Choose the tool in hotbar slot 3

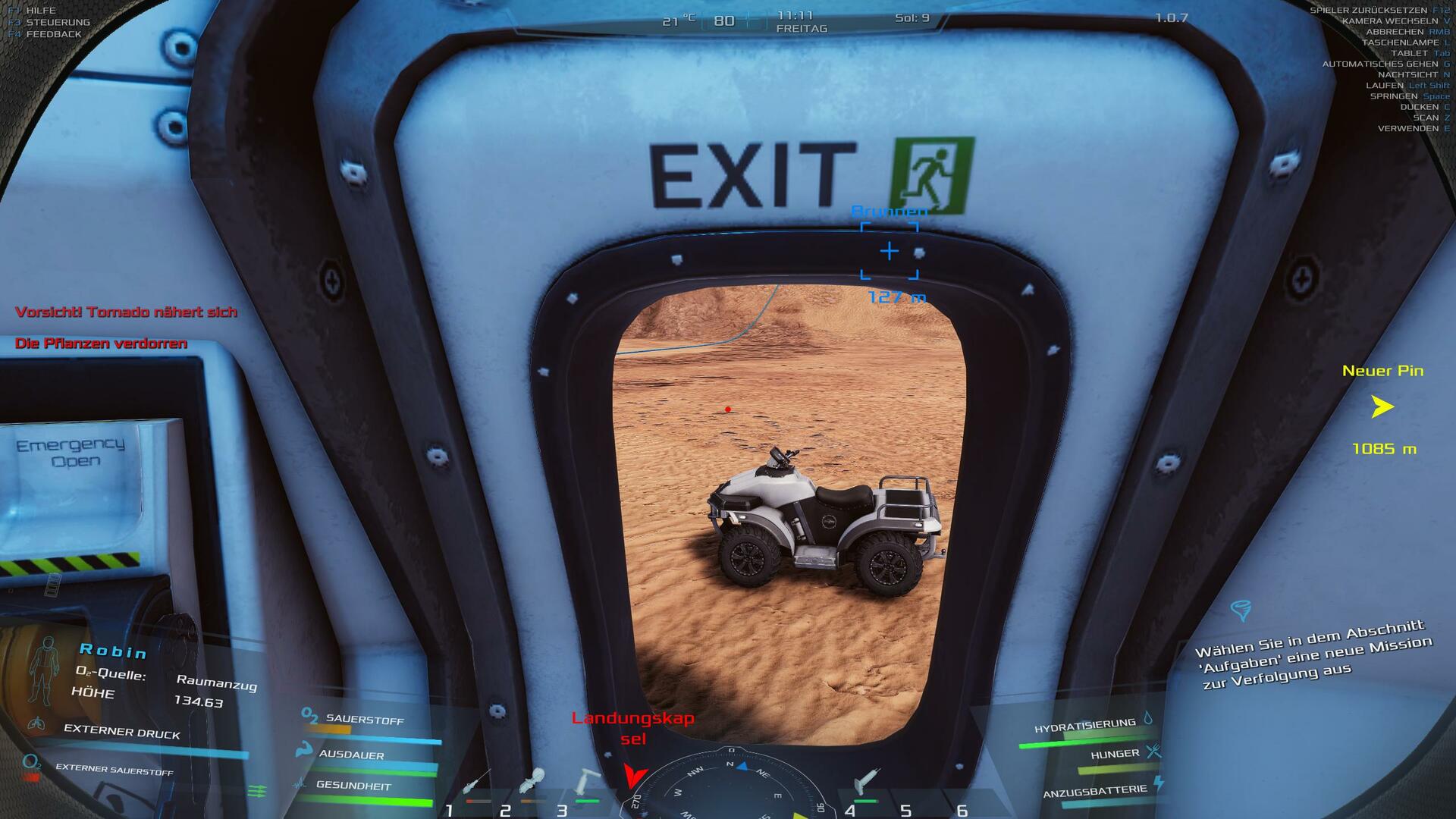point(587,781)
